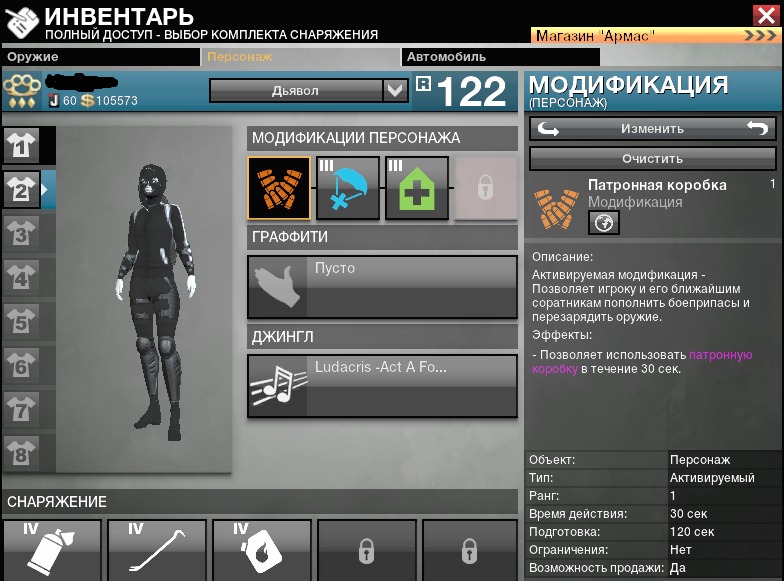This screenshot has height=581, width=784.
Task: Select the crowbar equipment slot
Action: point(157,550)
